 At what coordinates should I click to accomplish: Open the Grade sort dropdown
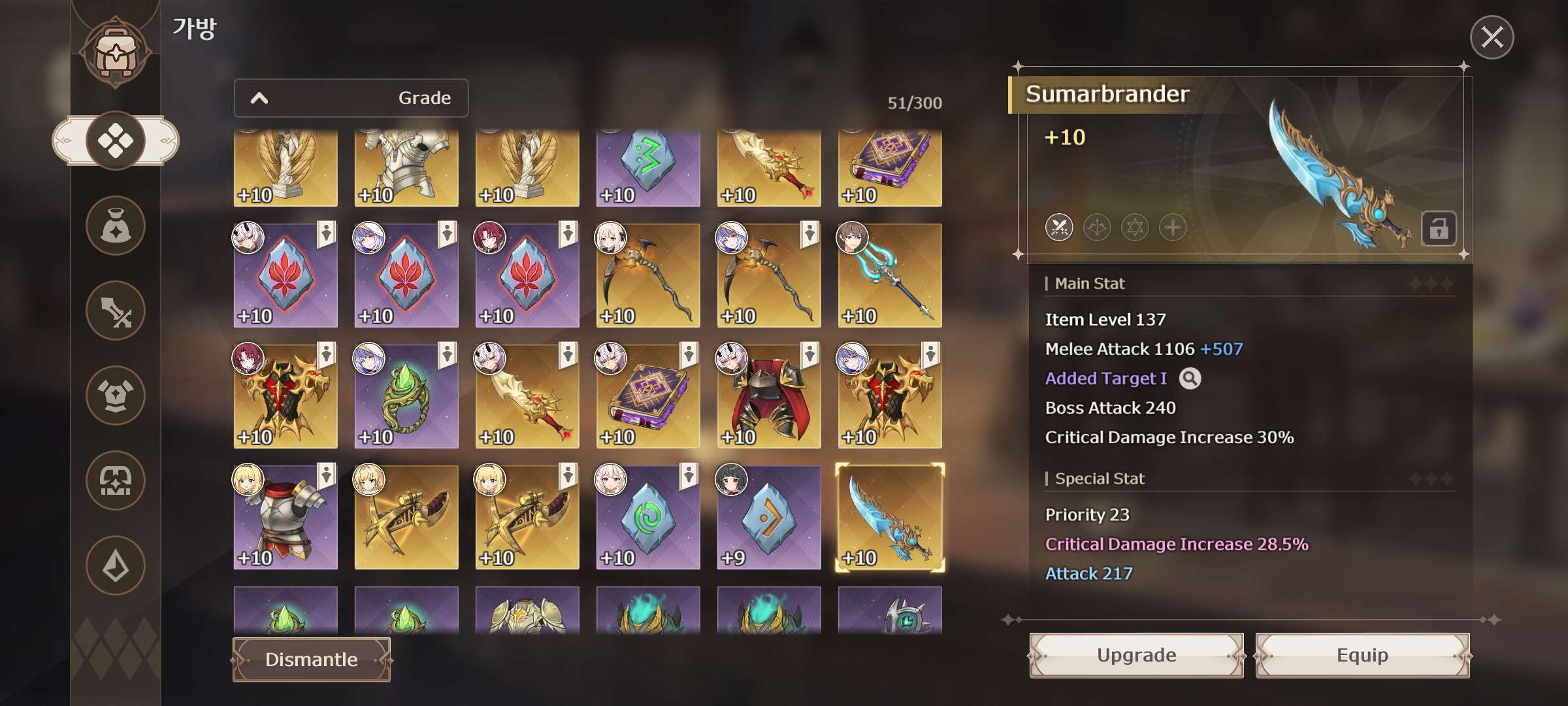pyautogui.click(x=351, y=98)
